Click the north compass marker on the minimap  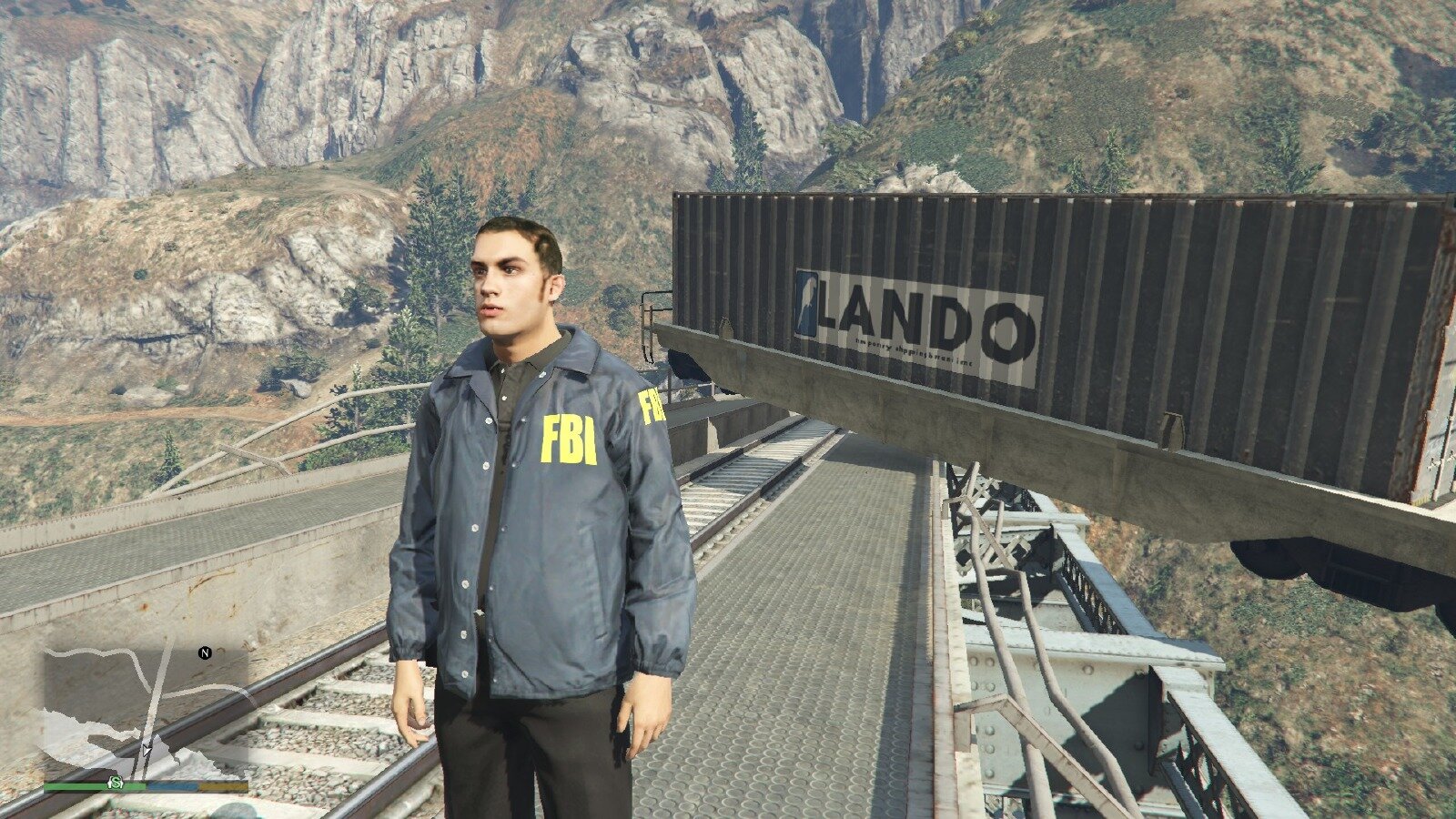tap(205, 652)
